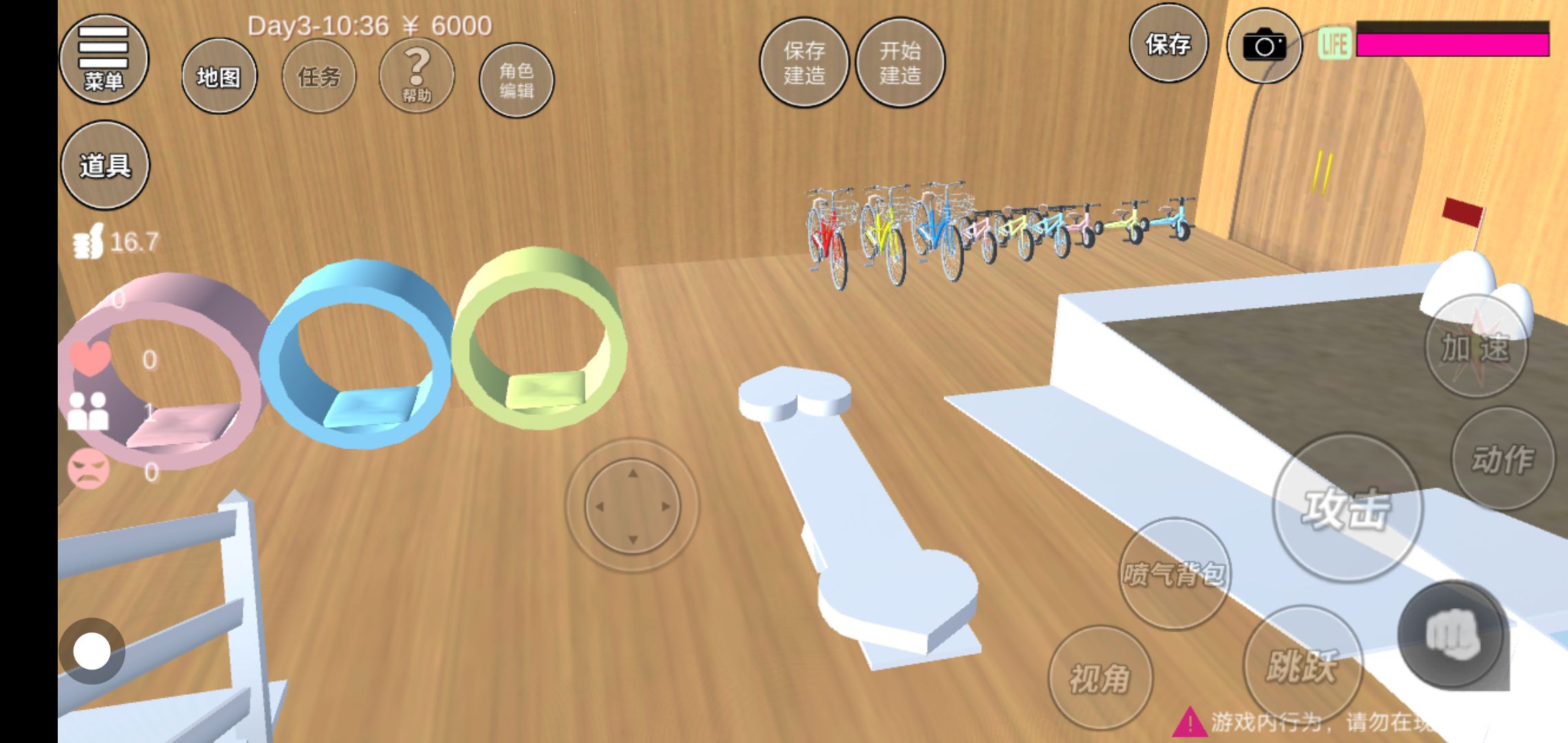Tap the virtual joystick pad
1568x743 pixels.
coord(632,506)
